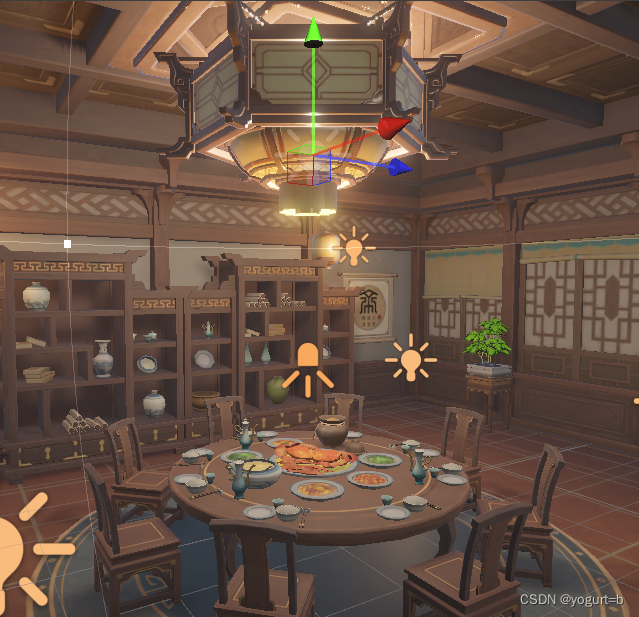This screenshot has width=639, height=617.
Task: Select the point light gizmo beside the bonsai
Action: point(410,359)
